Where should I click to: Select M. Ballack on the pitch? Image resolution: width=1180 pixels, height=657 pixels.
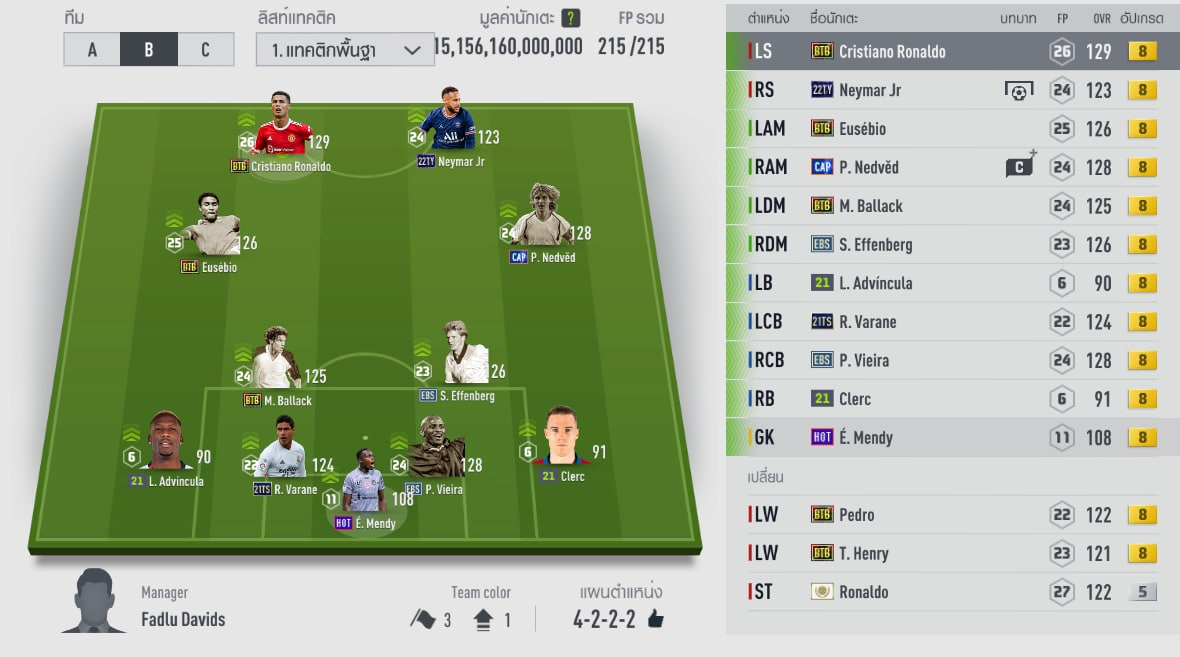click(x=275, y=362)
